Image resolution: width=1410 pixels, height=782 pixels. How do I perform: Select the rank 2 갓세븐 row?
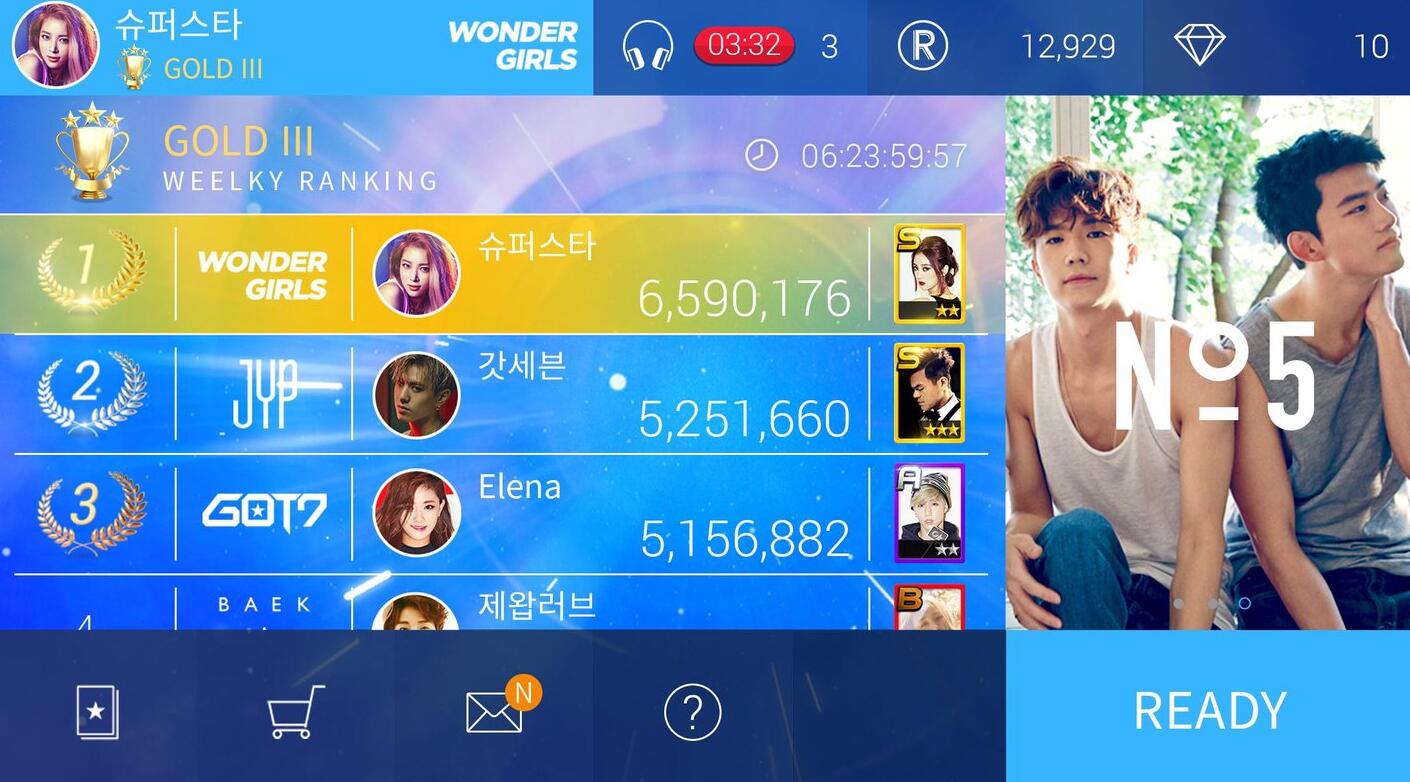(x=600, y=394)
